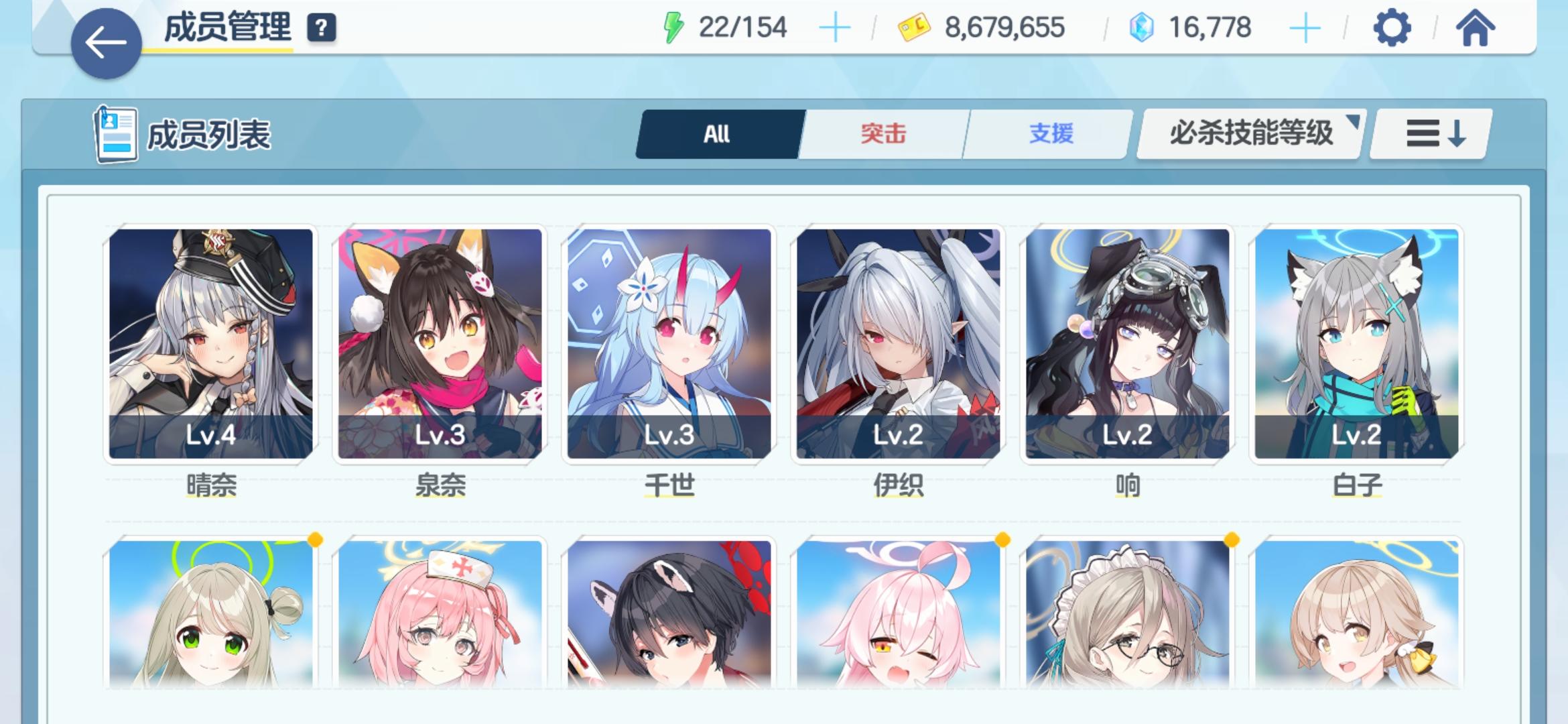Click the lightning energy icon showing 22/154
Viewport: 1568px width, 724px height.
click(x=672, y=27)
